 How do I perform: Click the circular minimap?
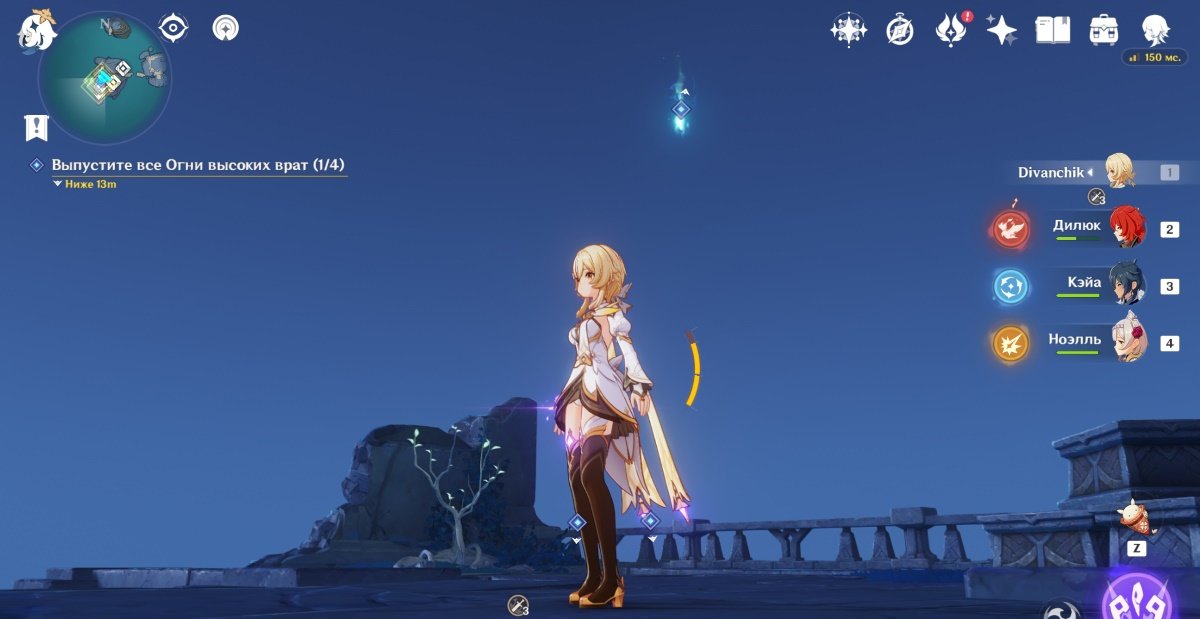pyautogui.click(x=104, y=78)
